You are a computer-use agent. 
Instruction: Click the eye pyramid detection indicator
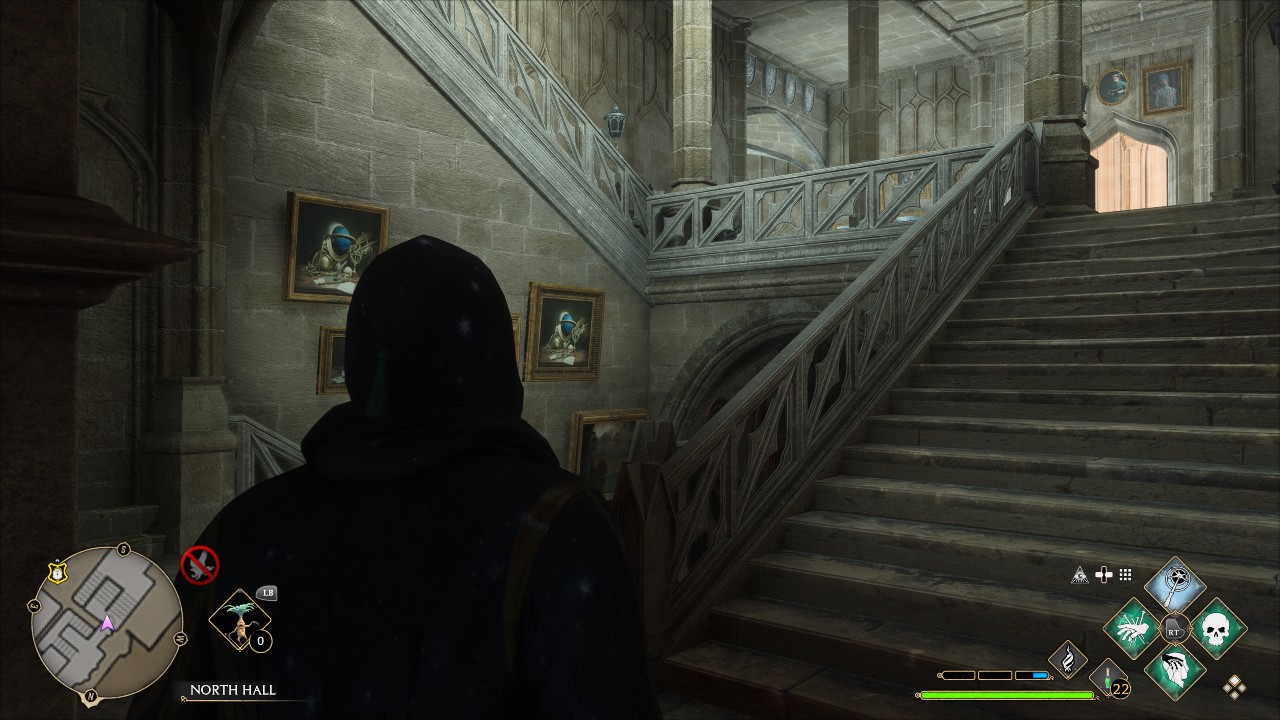pos(1079,575)
